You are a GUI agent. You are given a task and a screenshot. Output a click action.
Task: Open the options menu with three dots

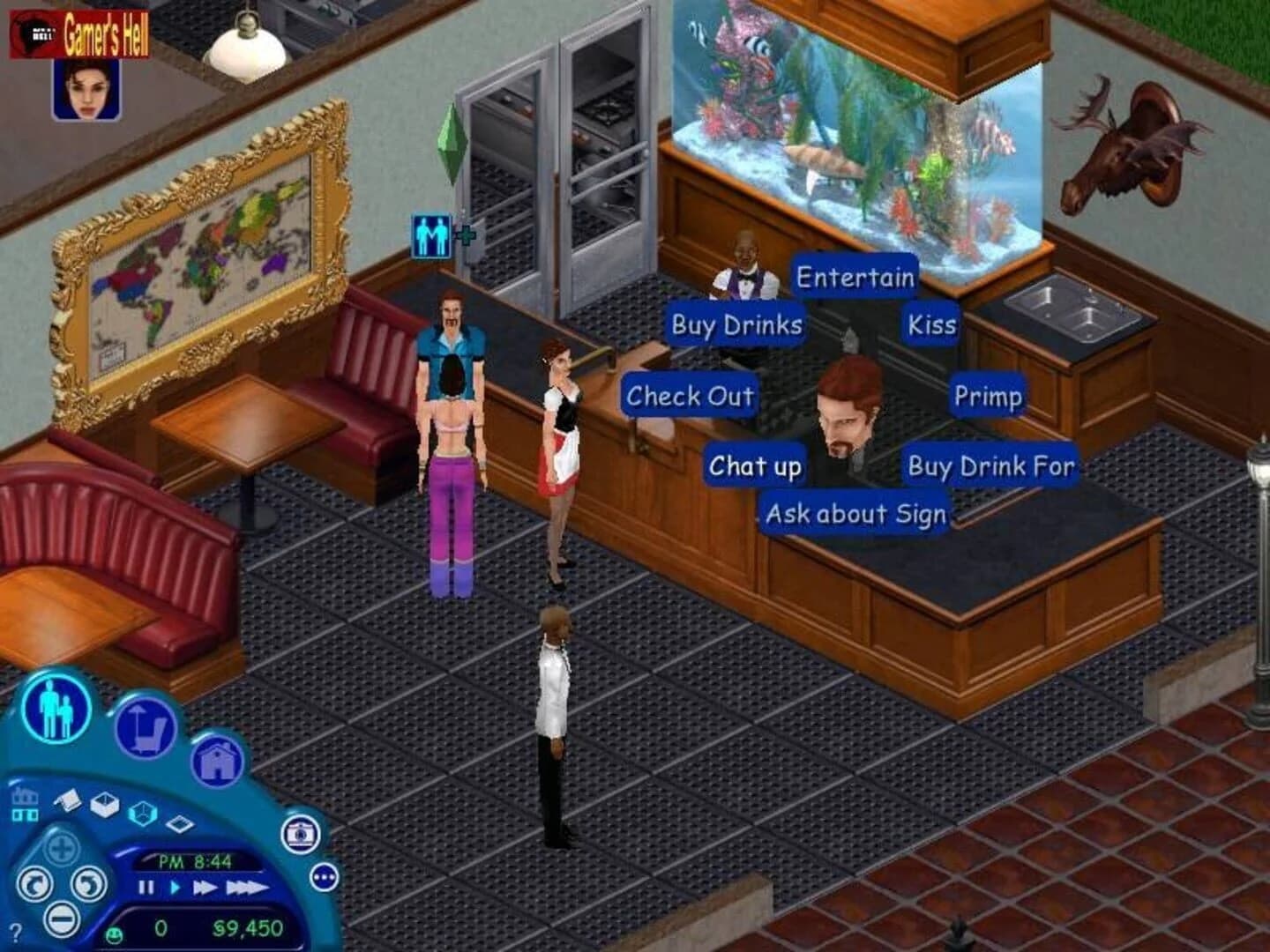[323, 876]
